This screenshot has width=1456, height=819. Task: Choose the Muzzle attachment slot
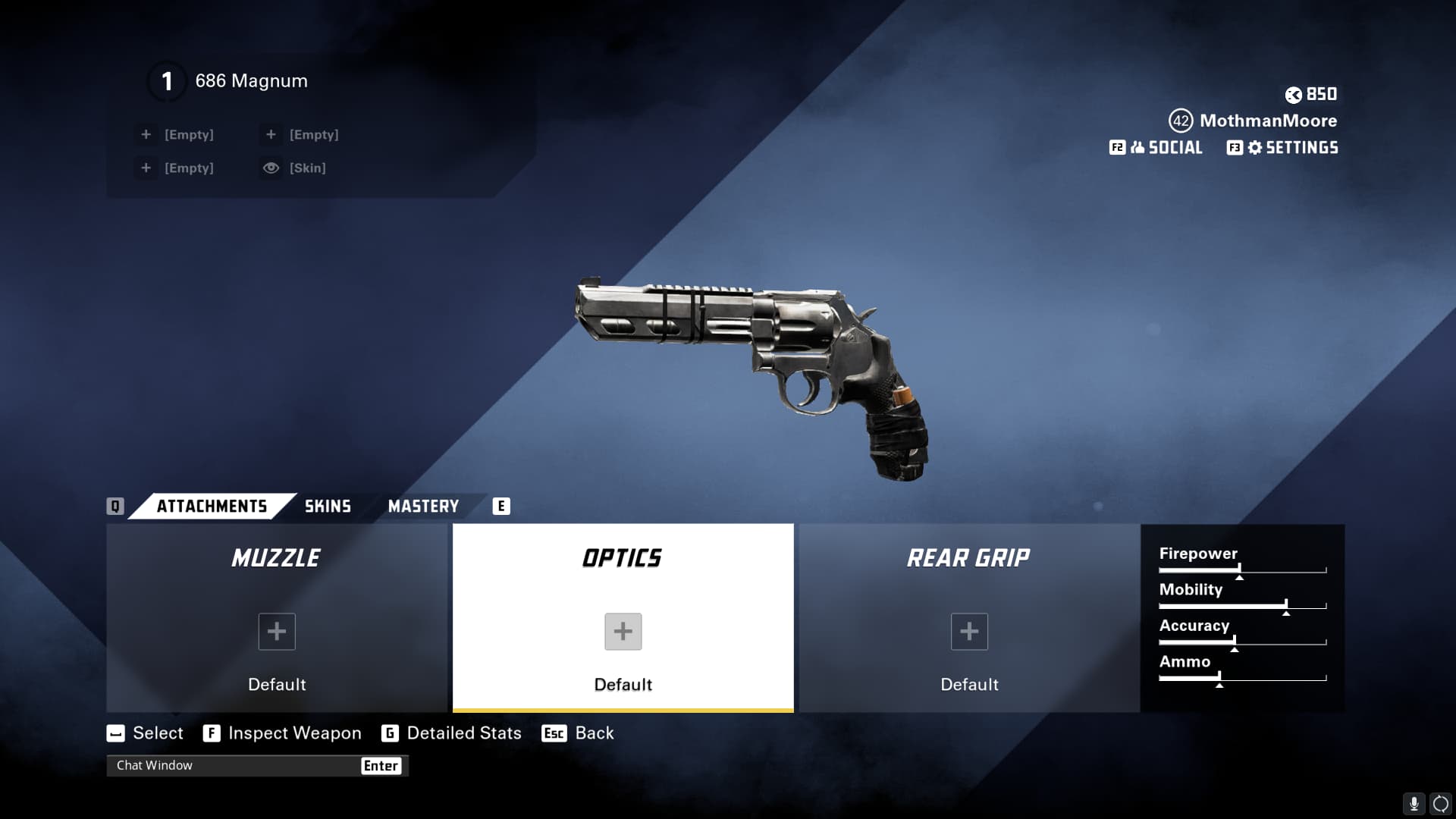pyautogui.click(x=277, y=618)
